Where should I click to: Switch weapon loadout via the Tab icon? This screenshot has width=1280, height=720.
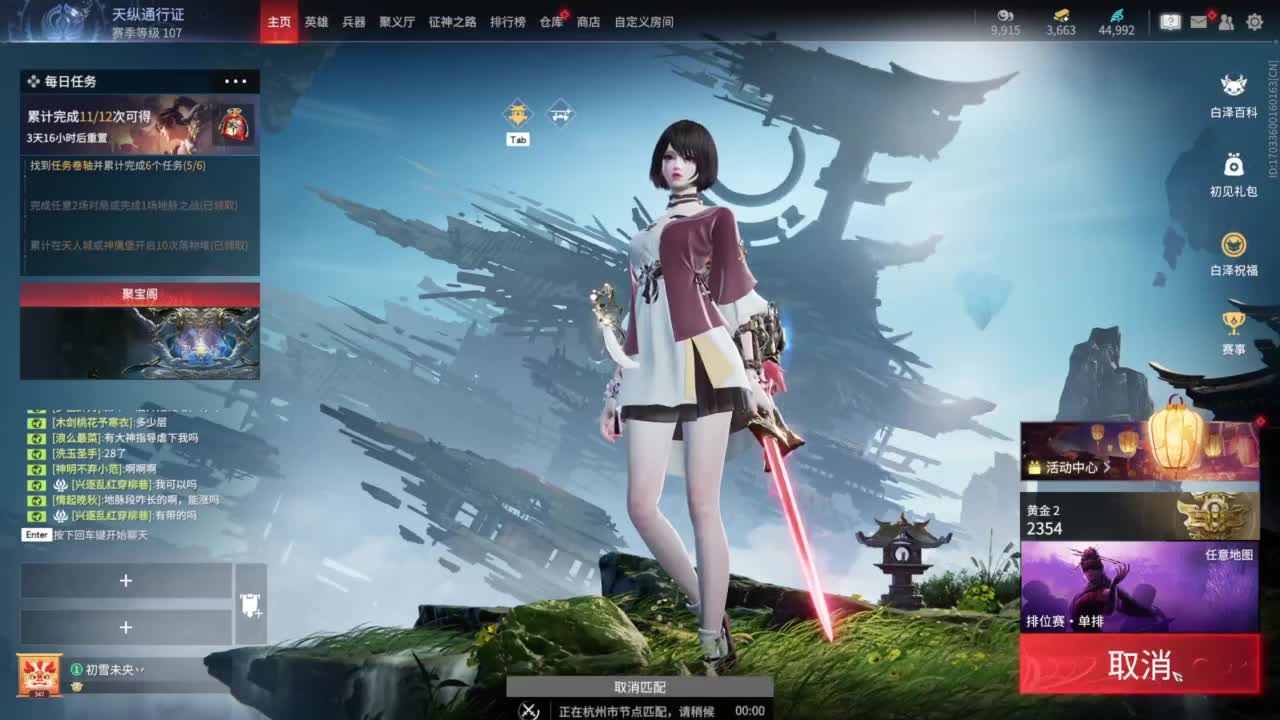[517, 113]
